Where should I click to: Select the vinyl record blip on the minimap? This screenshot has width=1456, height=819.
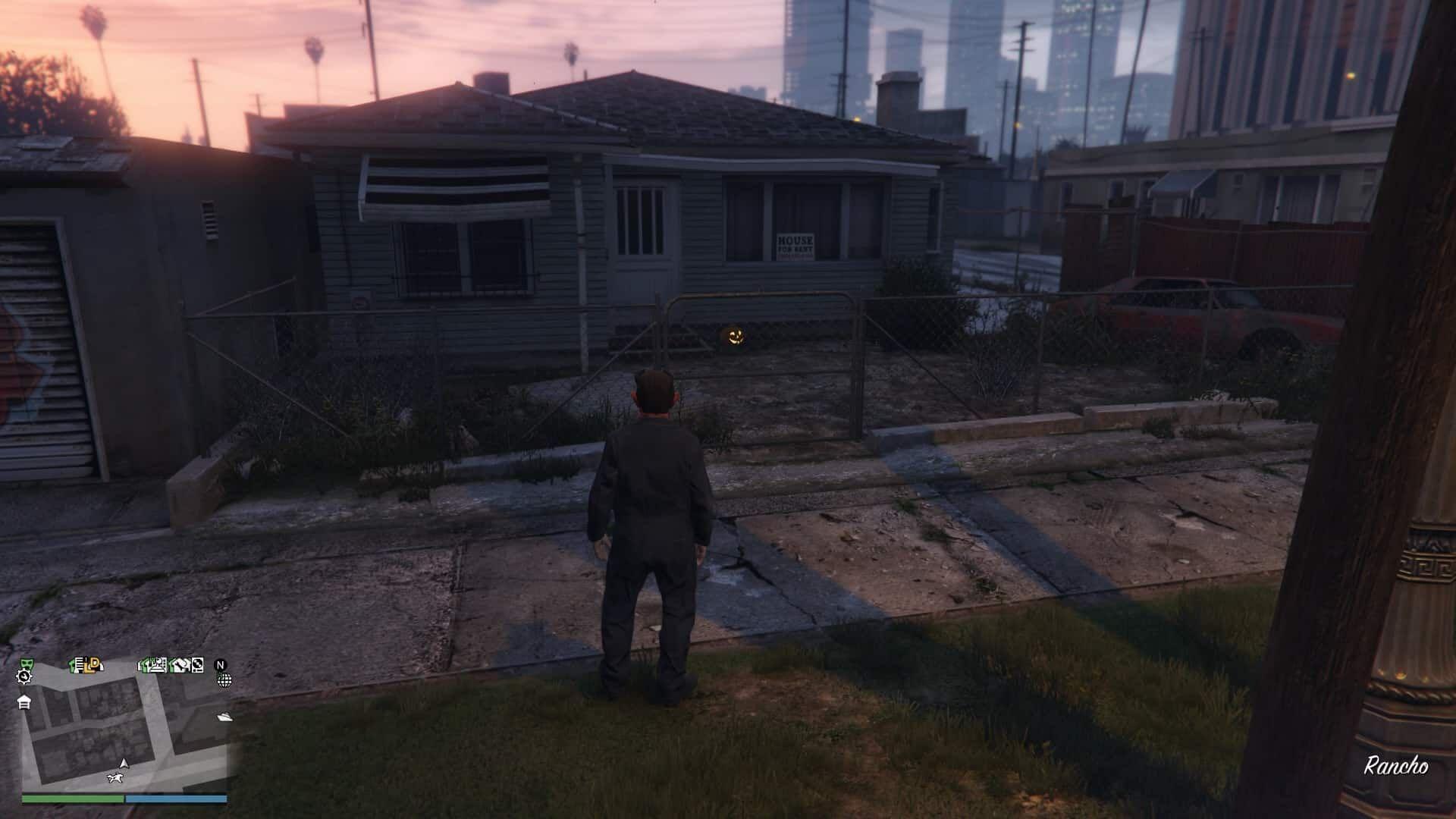click(x=197, y=665)
